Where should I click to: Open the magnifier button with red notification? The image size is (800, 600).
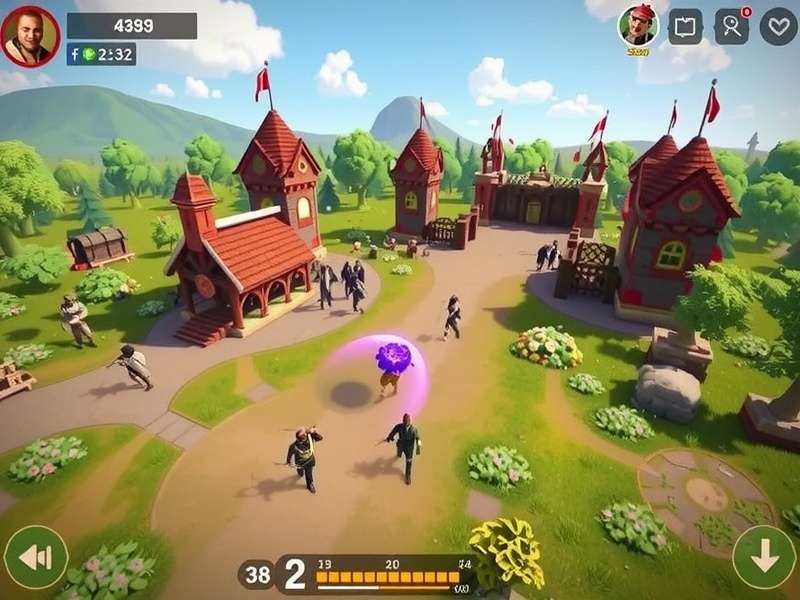pyautogui.click(x=732, y=27)
